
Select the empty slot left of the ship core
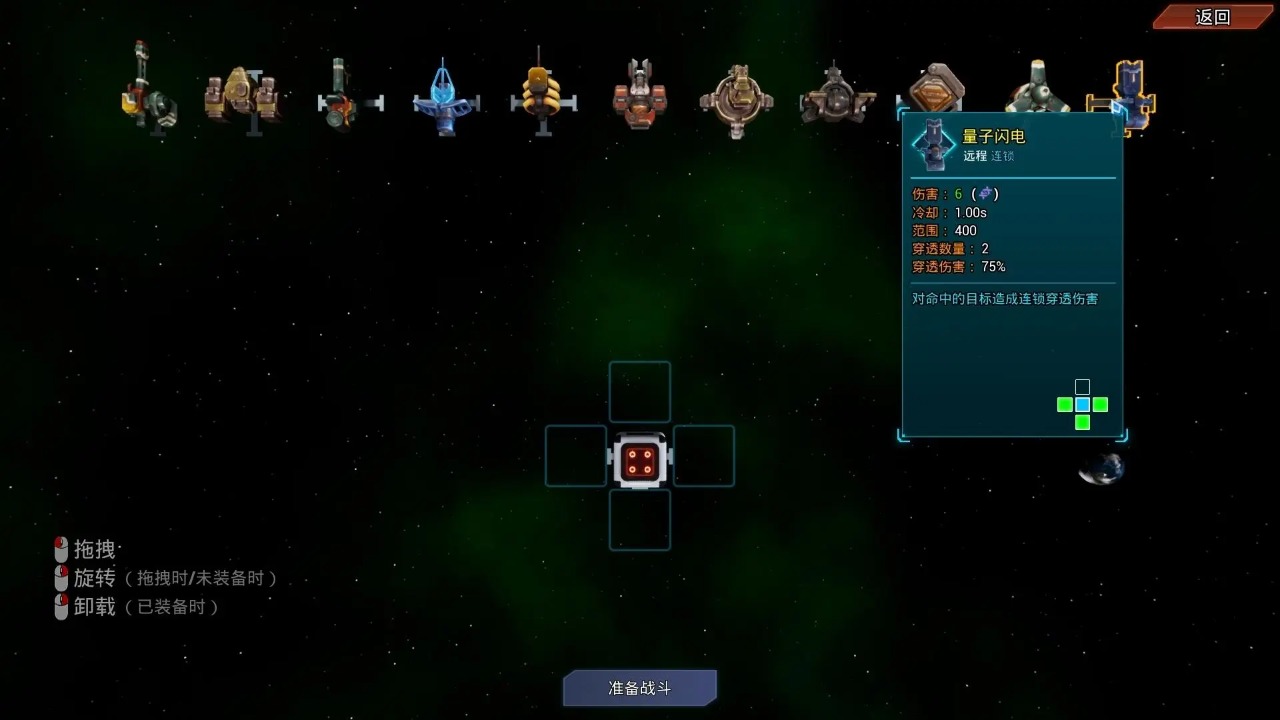pos(575,457)
